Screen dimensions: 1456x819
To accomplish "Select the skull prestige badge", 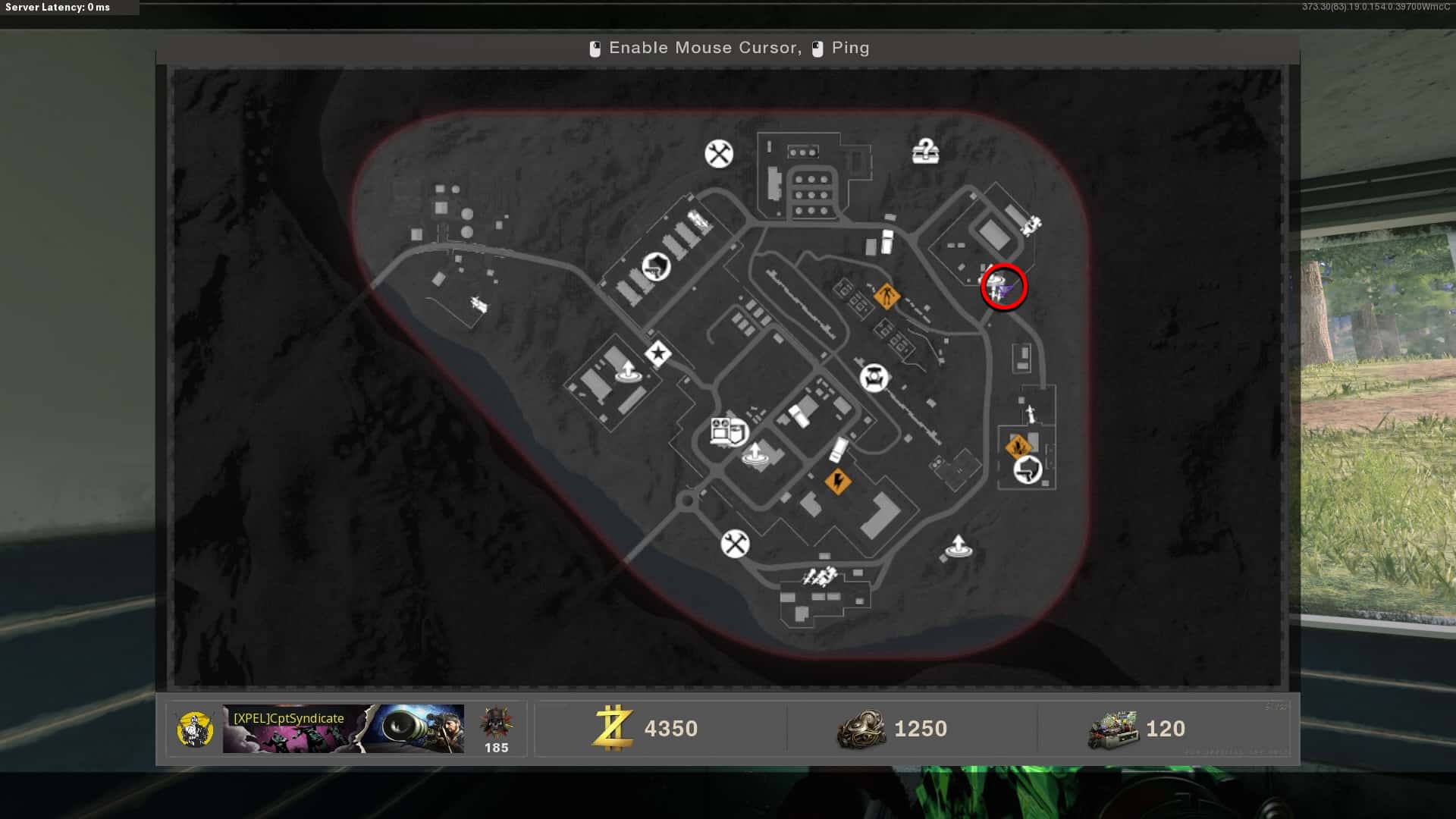I will click(x=496, y=723).
